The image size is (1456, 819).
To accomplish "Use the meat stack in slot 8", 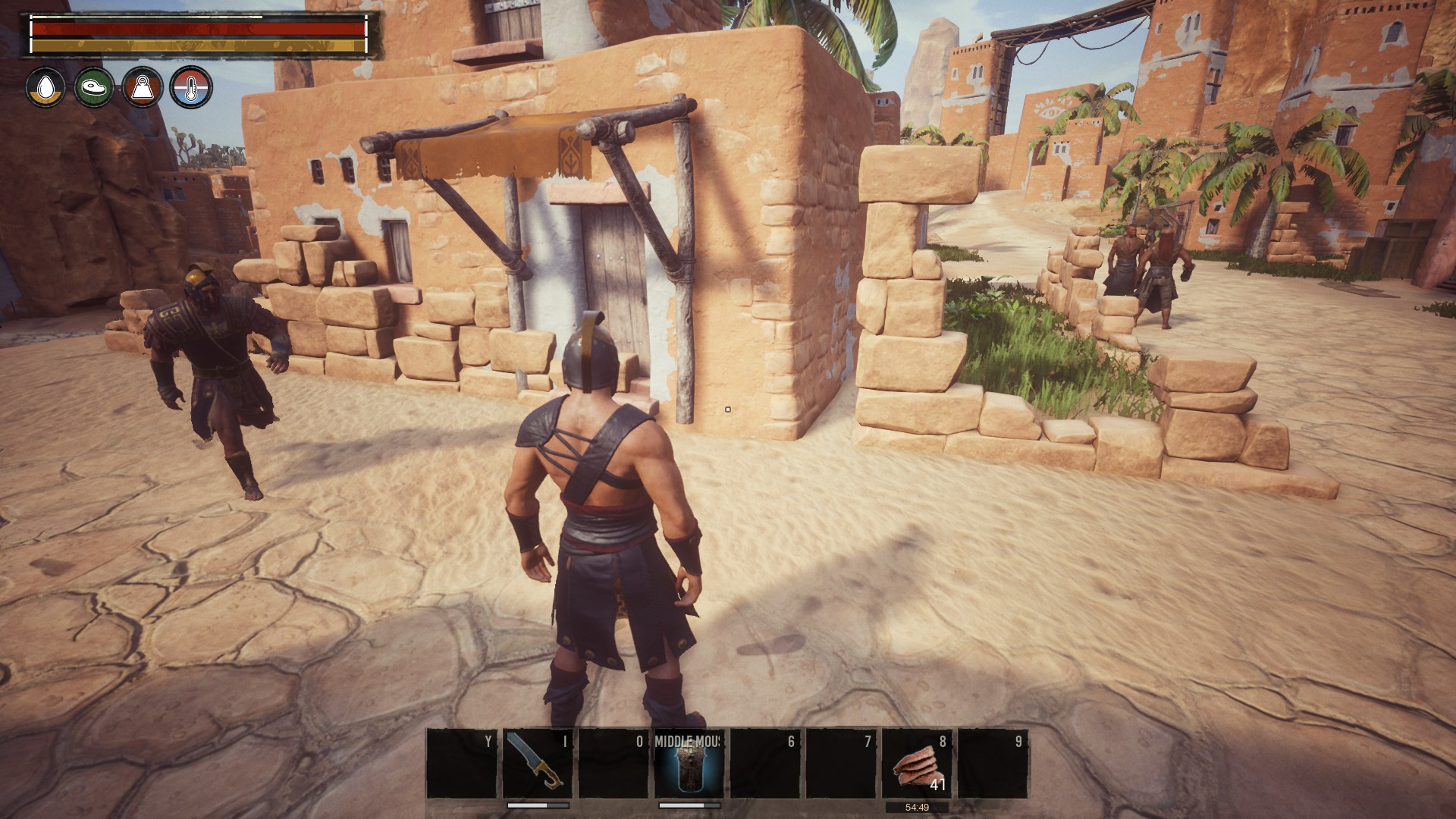I will click(x=917, y=764).
